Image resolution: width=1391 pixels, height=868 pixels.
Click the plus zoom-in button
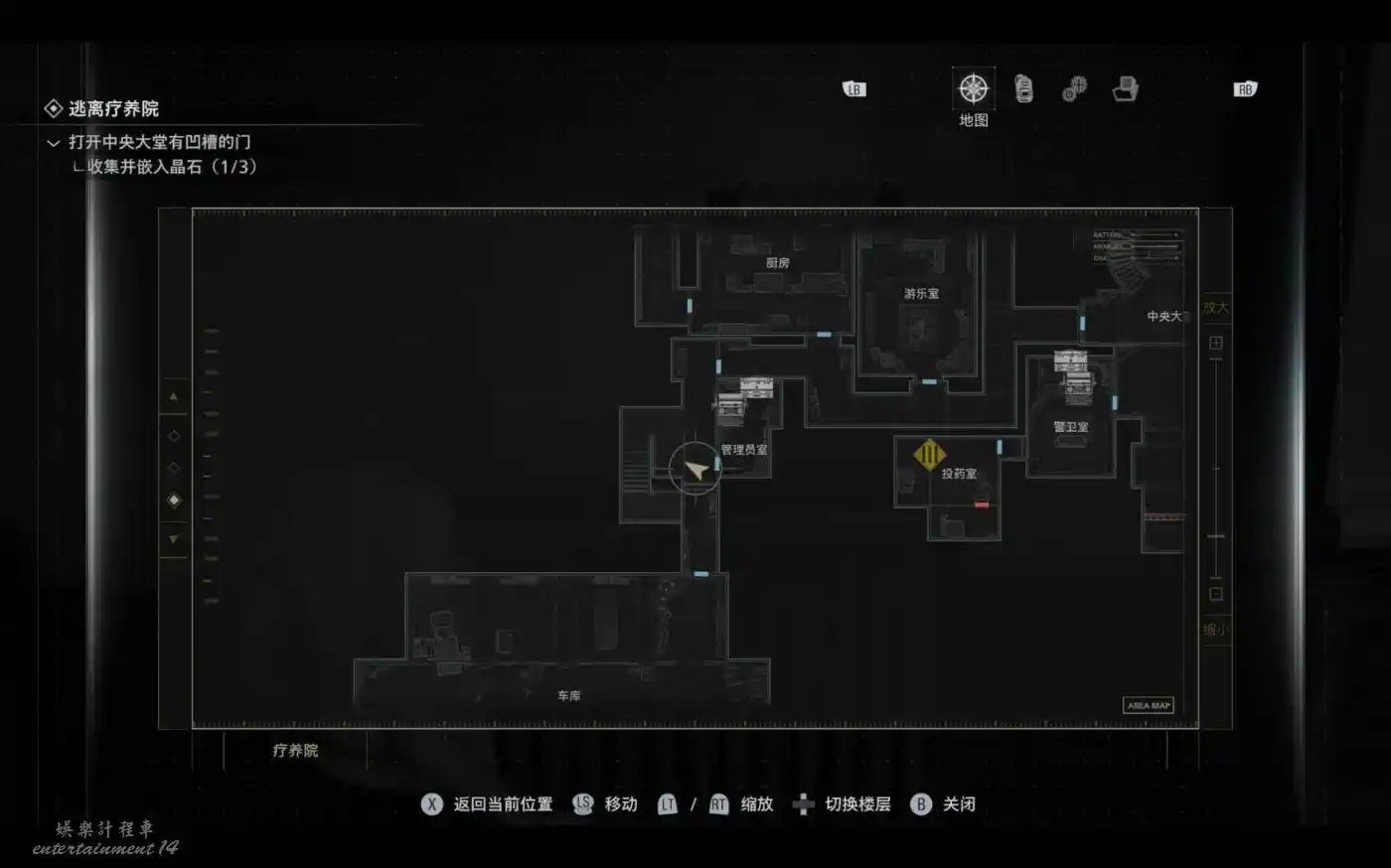point(1215,343)
